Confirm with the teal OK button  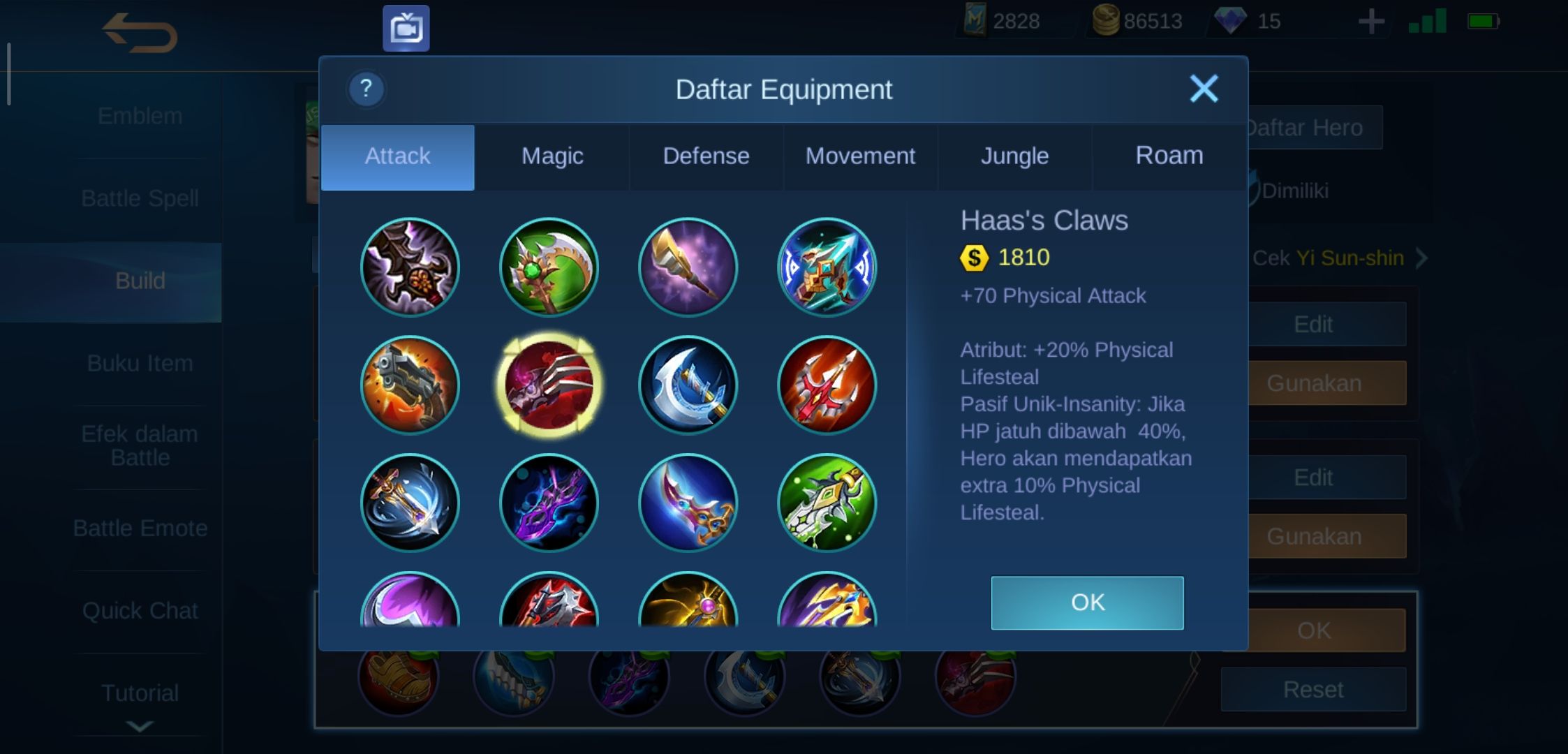1087,603
